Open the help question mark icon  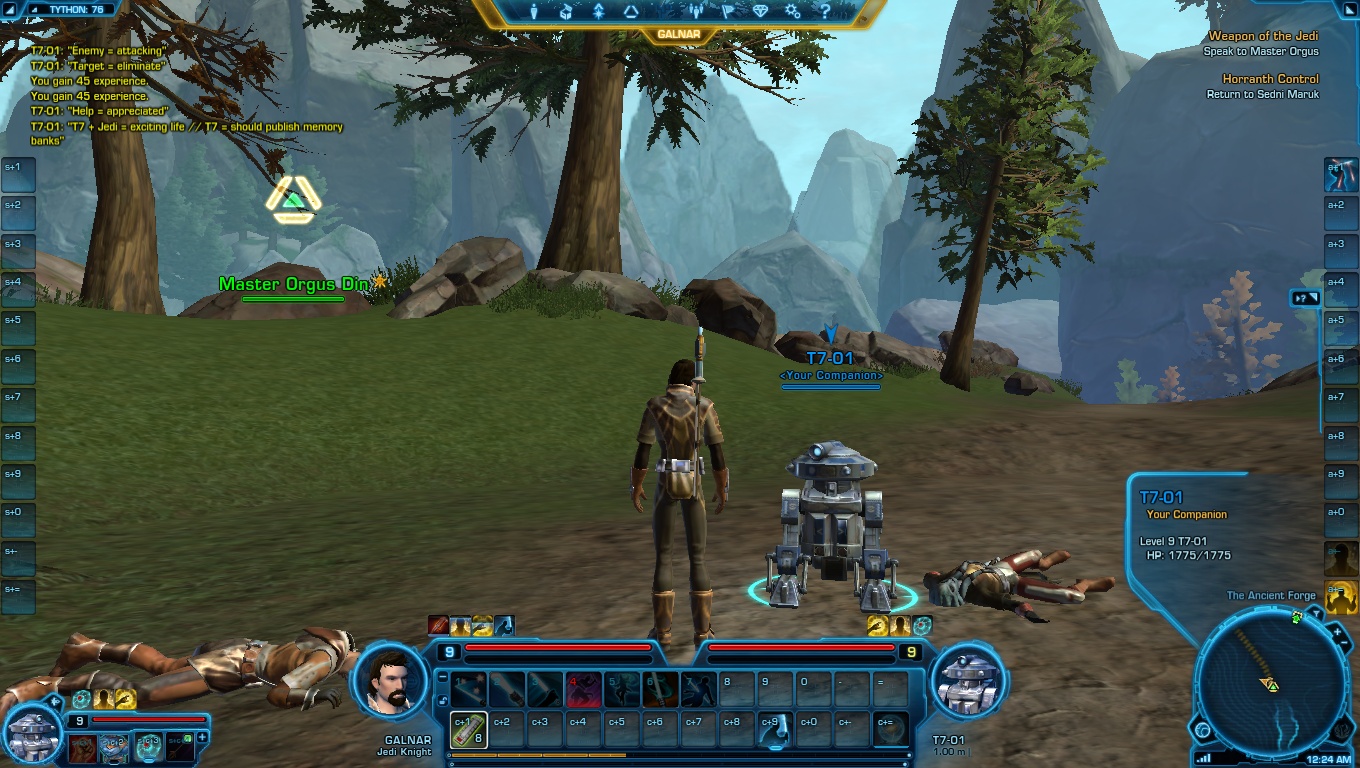click(x=825, y=12)
